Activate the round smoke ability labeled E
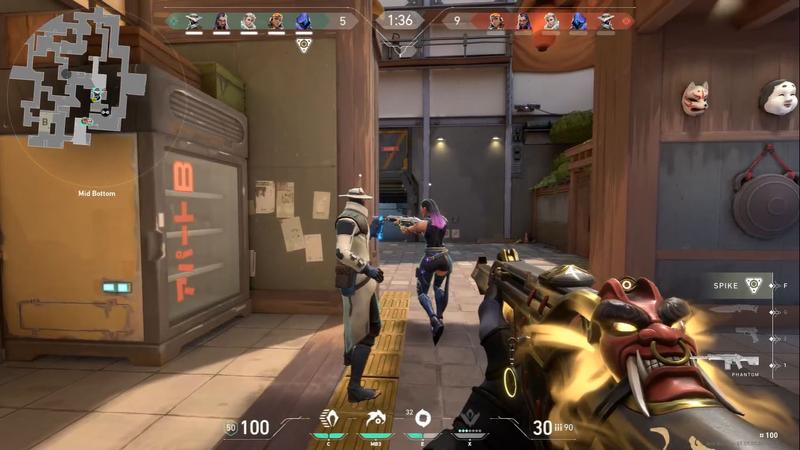Image resolution: width=800 pixels, height=450 pixels. [x=422, y=419]
